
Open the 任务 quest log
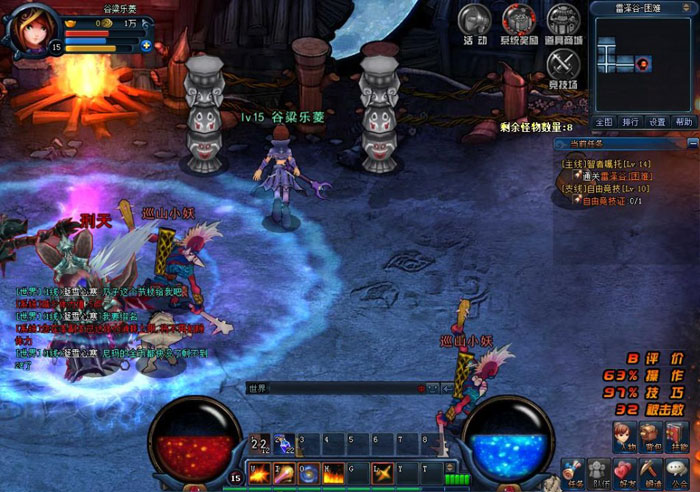[x=574, y=472]
